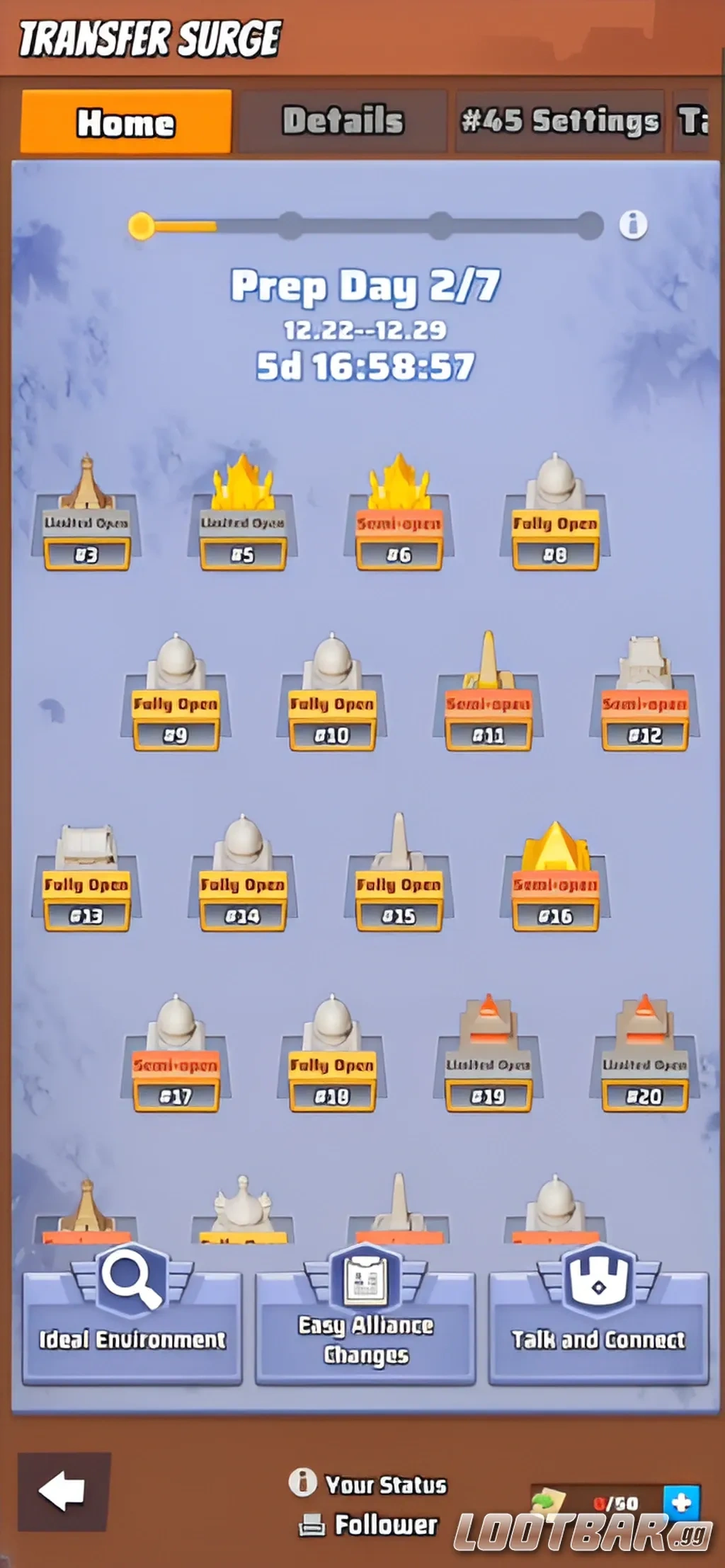Screen dimensions: 725x1568
Task: Switch to the Home tab
Action: pos(126,122)
